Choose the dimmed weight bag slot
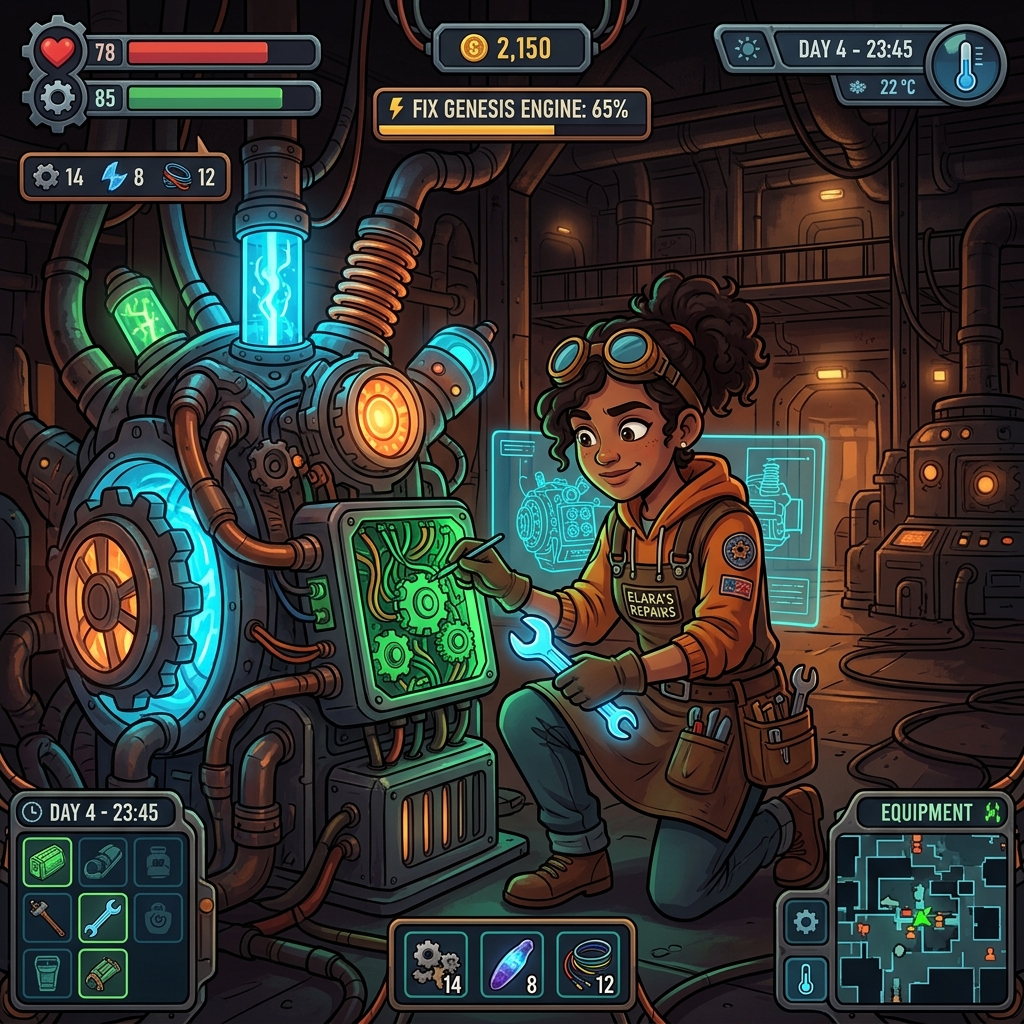Image resolution: width=1024 pixels, height=1024 pixels. [158, 918]
